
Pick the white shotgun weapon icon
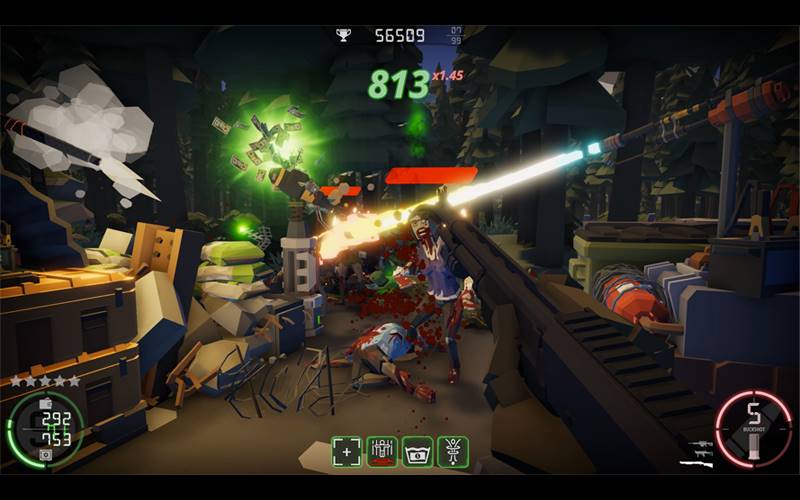tap(696, 463)
